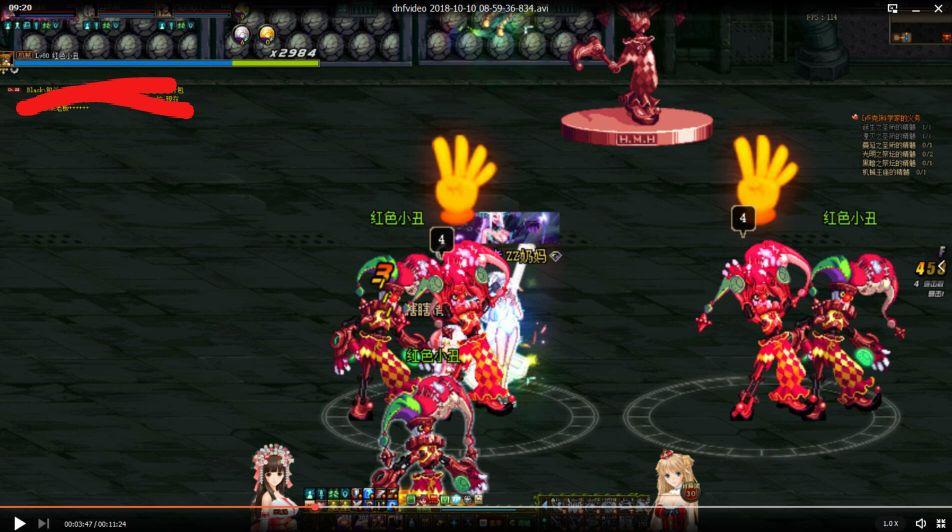
Task: Close the video player window
Action: point(939,8)
